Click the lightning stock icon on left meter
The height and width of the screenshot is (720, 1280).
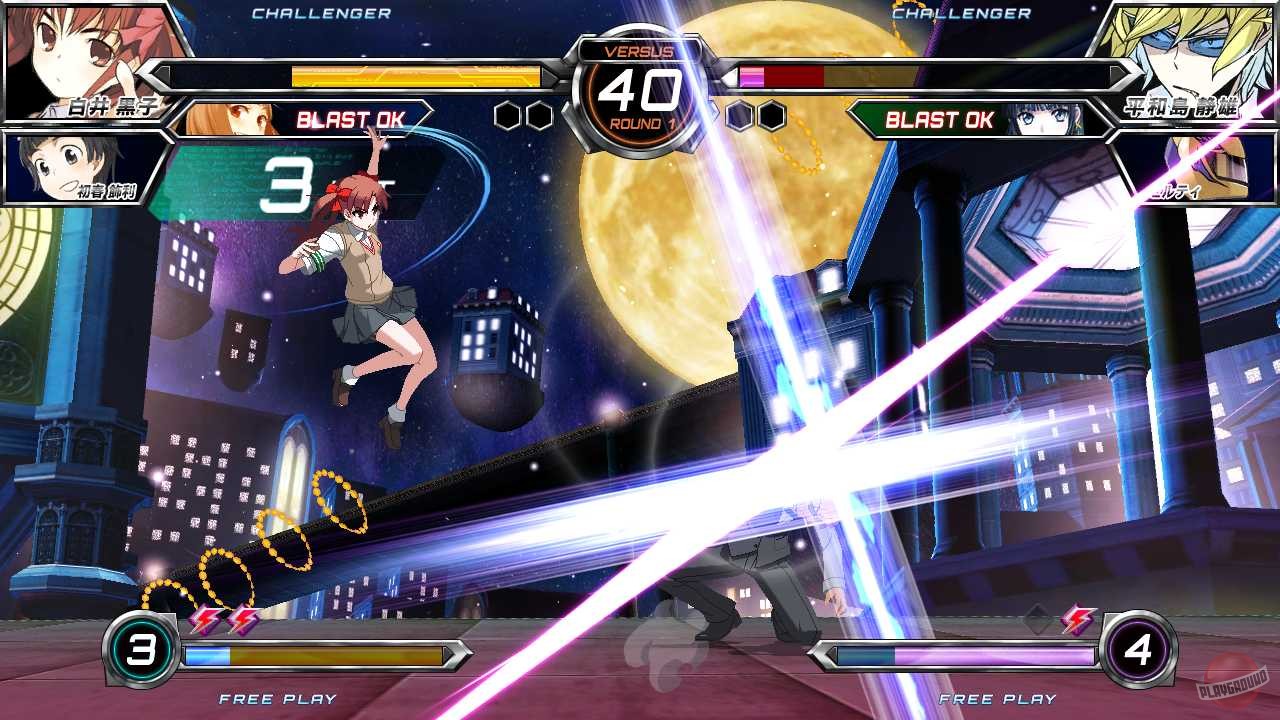coord(205,620)
